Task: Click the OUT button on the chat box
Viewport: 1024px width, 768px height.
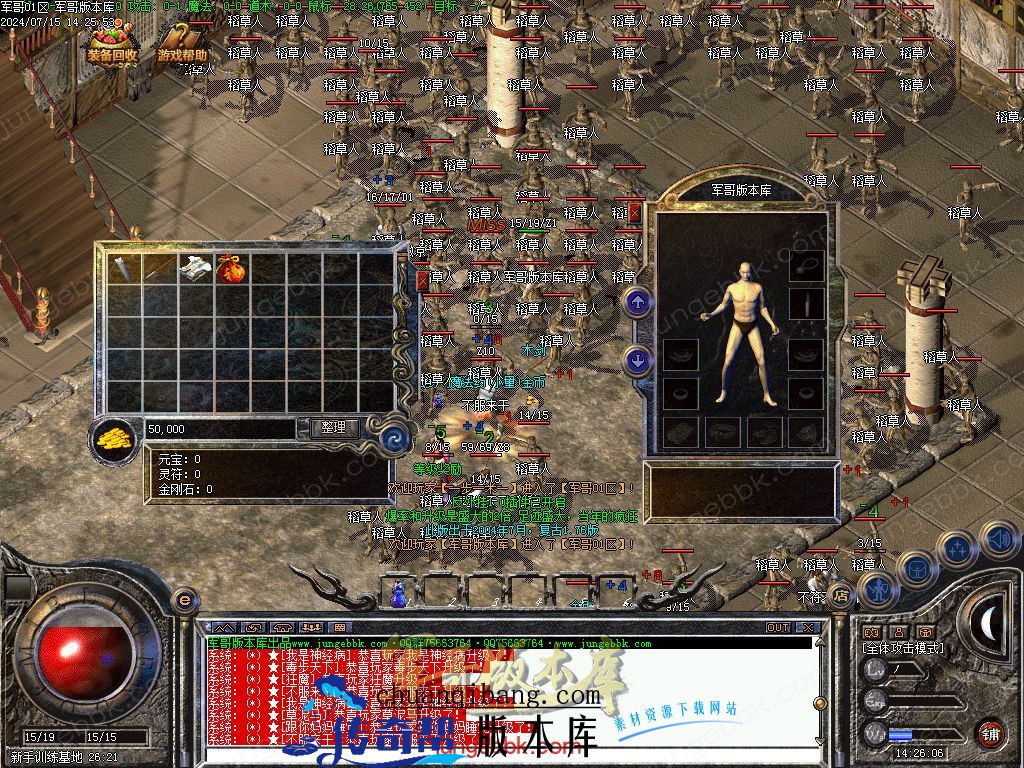Action: (x=778, y=628)
